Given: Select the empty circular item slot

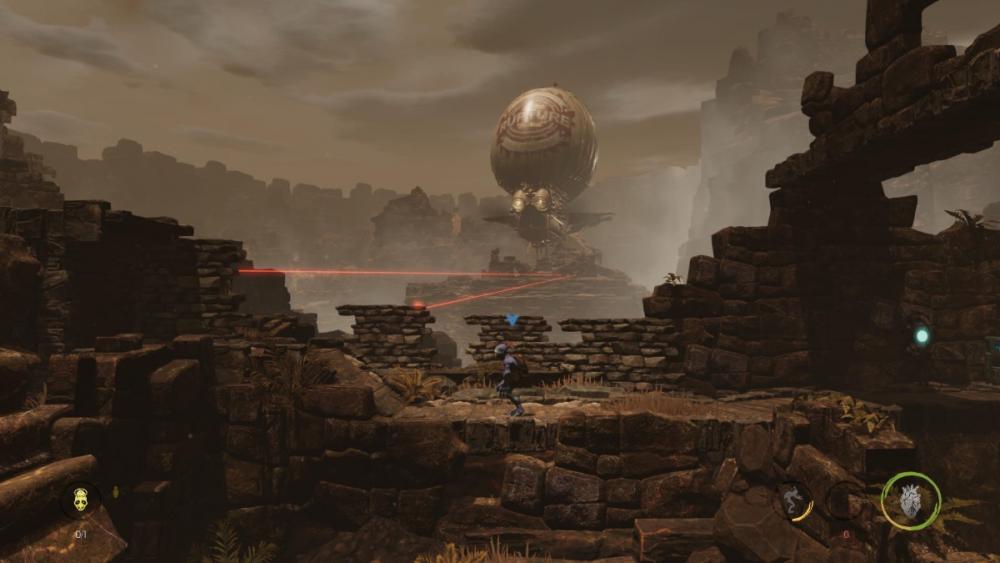Looking at the screenshot, I should click(846, 501).
